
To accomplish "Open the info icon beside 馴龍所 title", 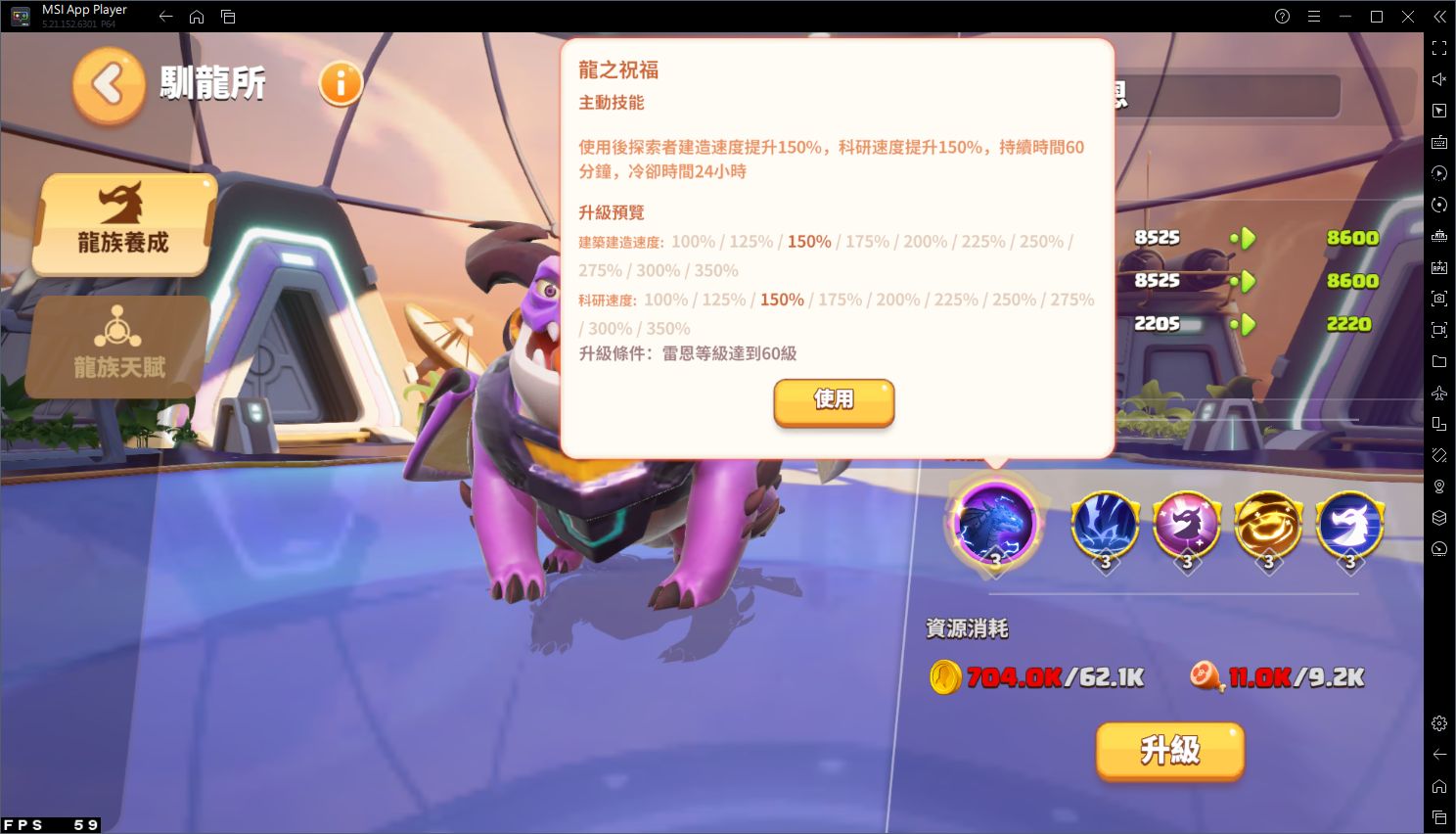I will tap(340, 84).
